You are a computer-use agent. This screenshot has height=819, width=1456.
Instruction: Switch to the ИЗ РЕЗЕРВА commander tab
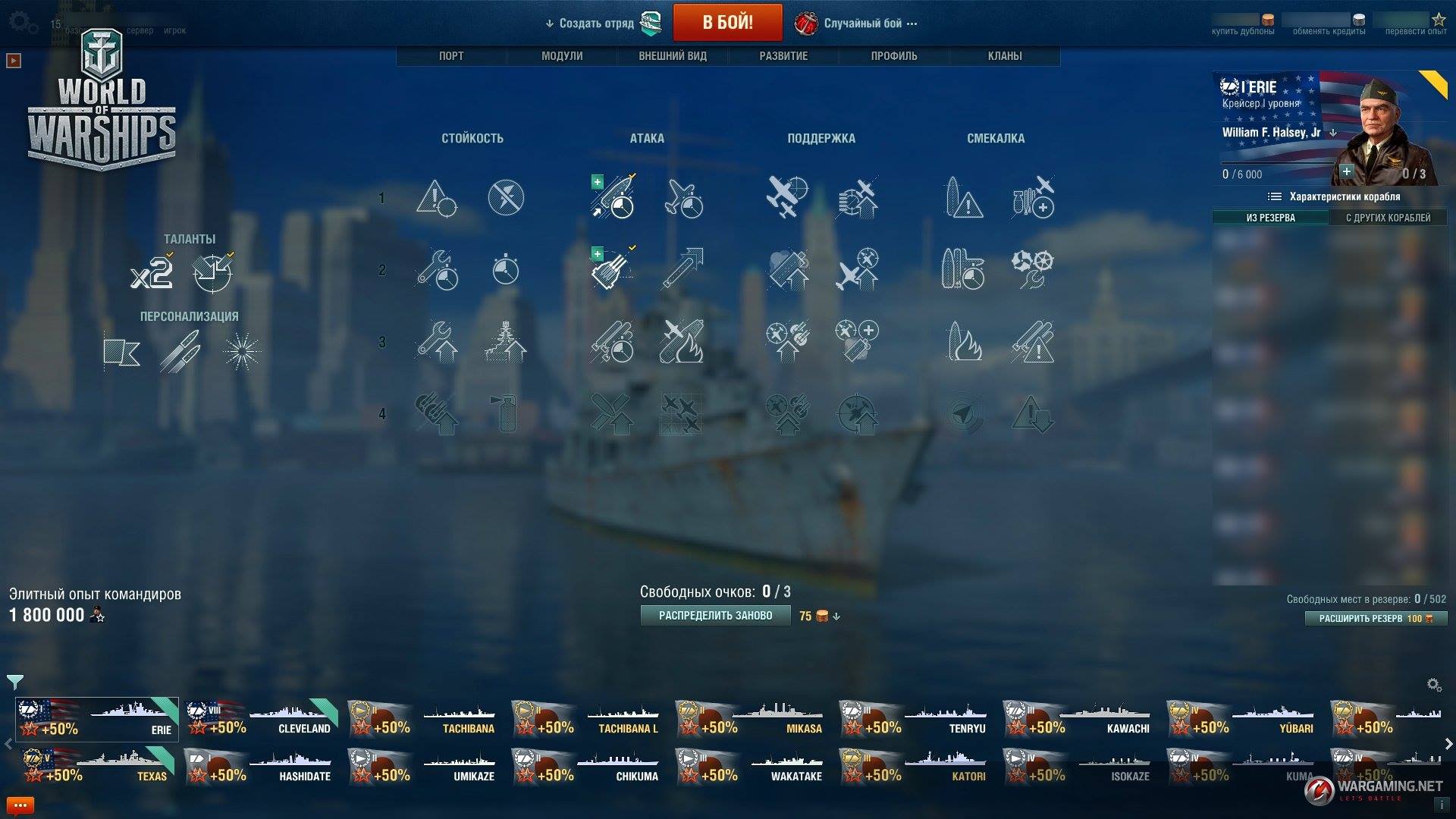coord(1270,218)
